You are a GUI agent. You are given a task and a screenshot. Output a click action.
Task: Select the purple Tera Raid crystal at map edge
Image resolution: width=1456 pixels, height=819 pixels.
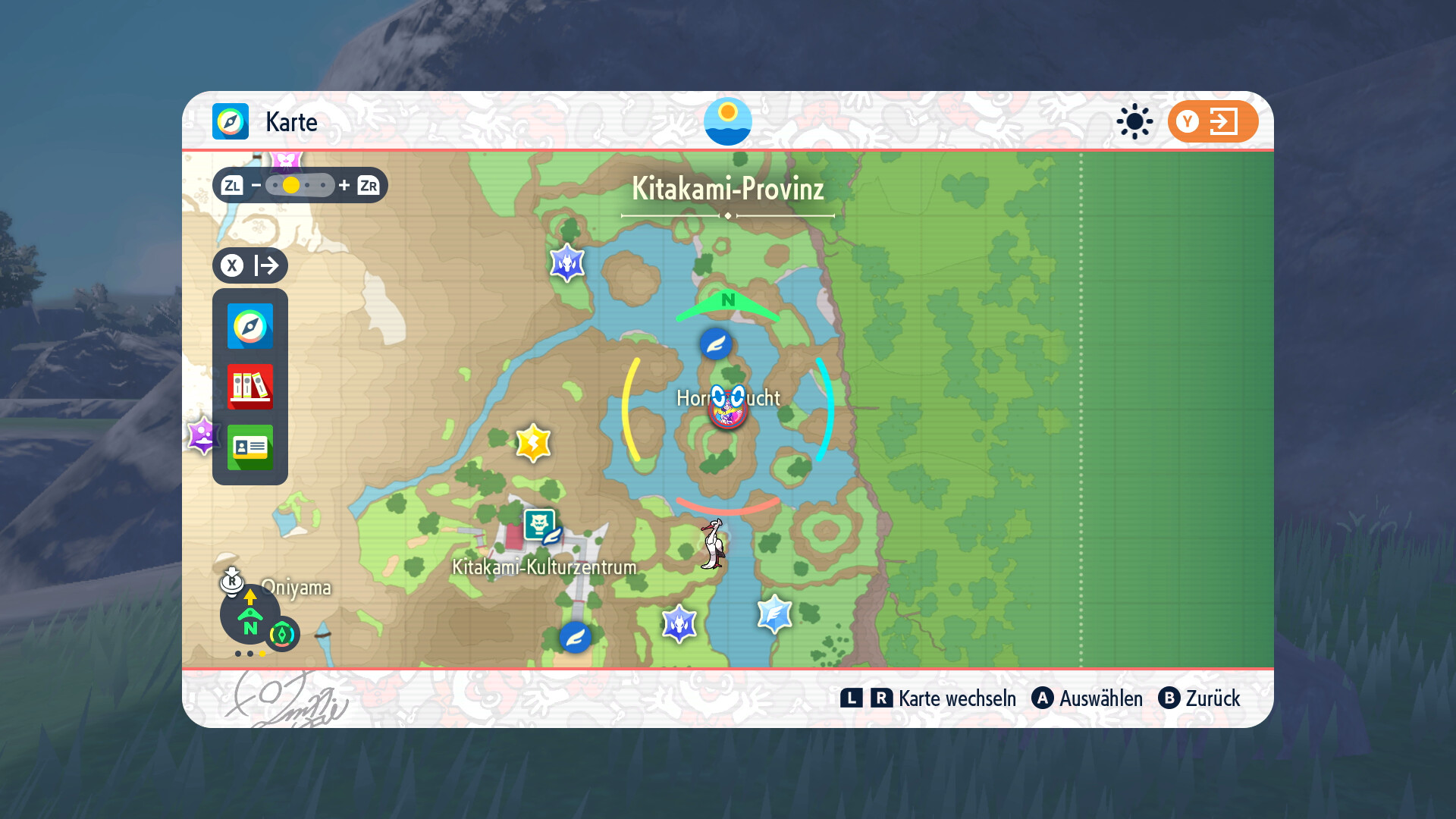pos(202,436)
